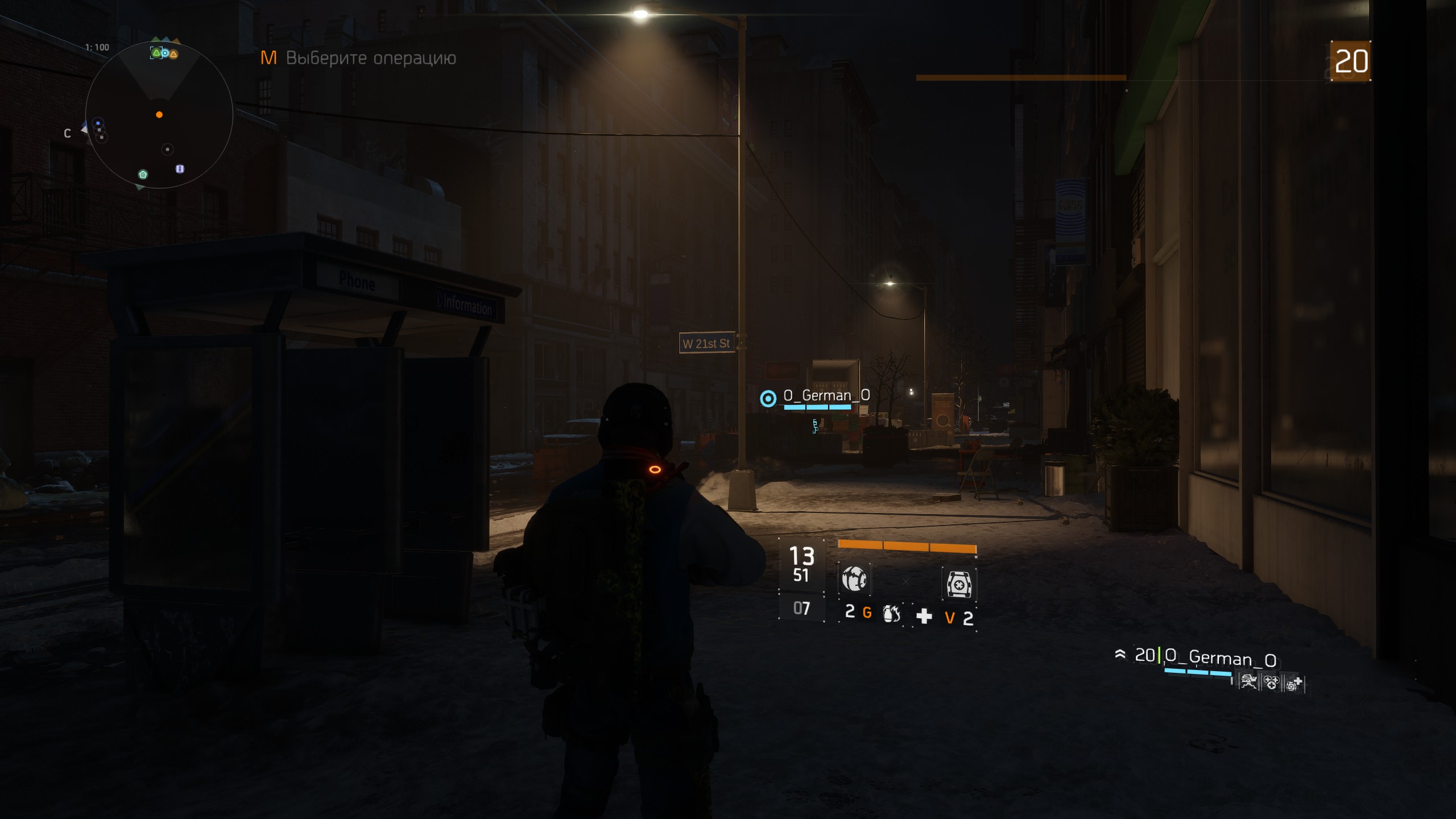Activate the sticky bomb ball skill
The height and width of the screenshot is (819, 1456).
(854, 580)
